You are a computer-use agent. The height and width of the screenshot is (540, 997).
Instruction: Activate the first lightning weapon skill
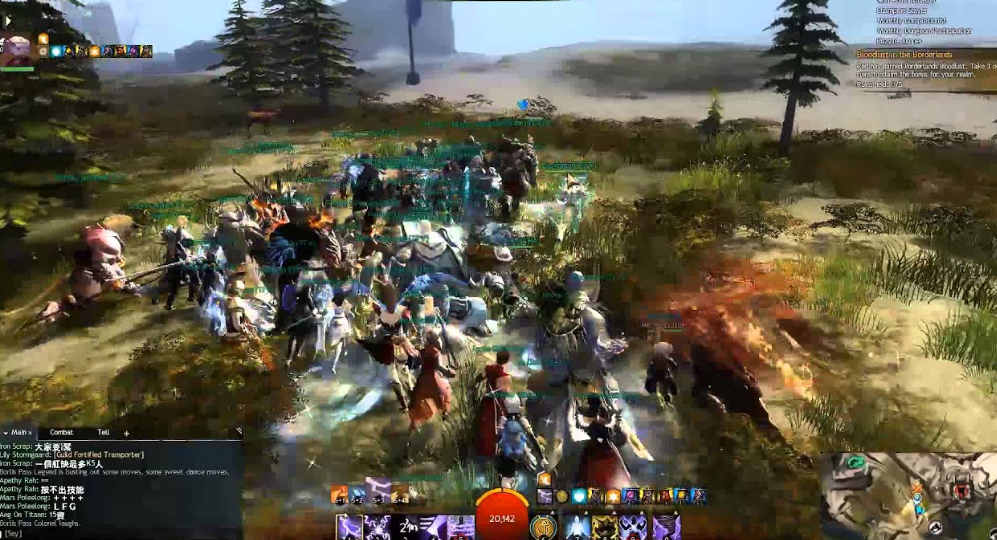coord(349,526)
